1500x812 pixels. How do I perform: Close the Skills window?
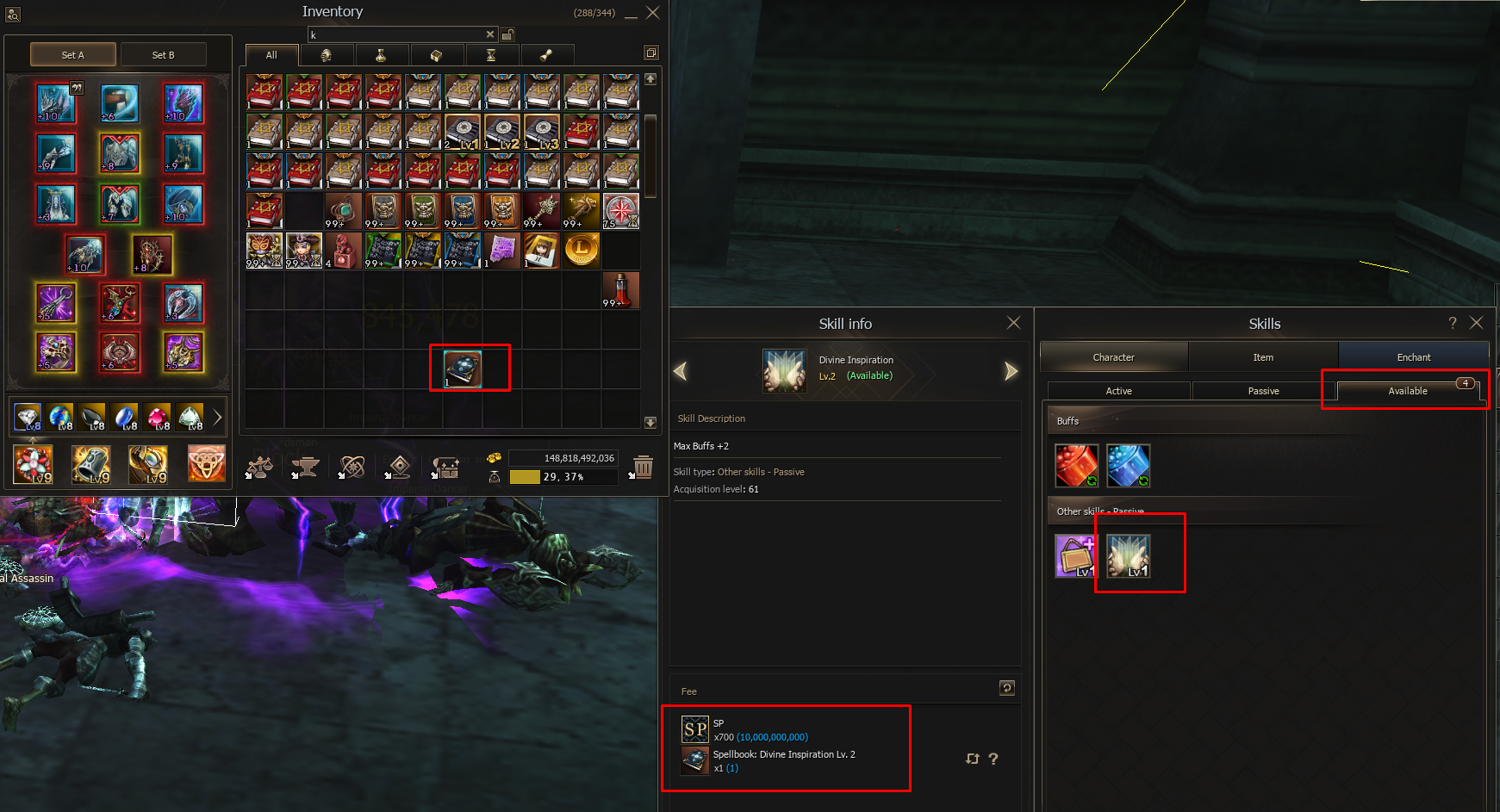tap(1476, 323)
